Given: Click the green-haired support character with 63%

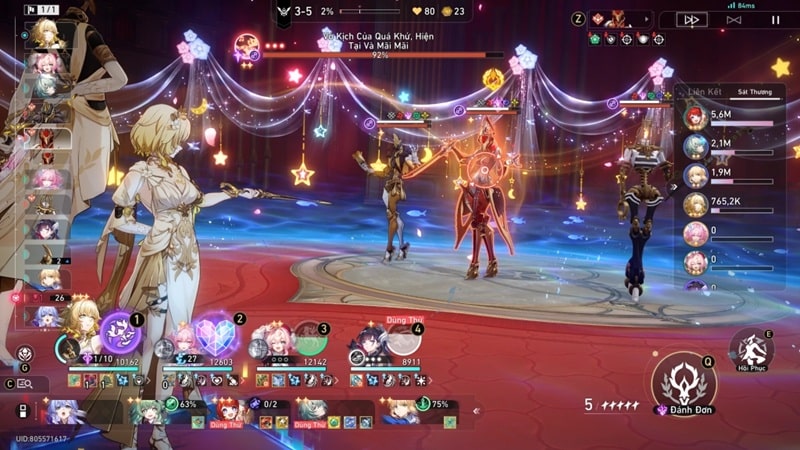Looking at the screenshot, I should [148, 410].
